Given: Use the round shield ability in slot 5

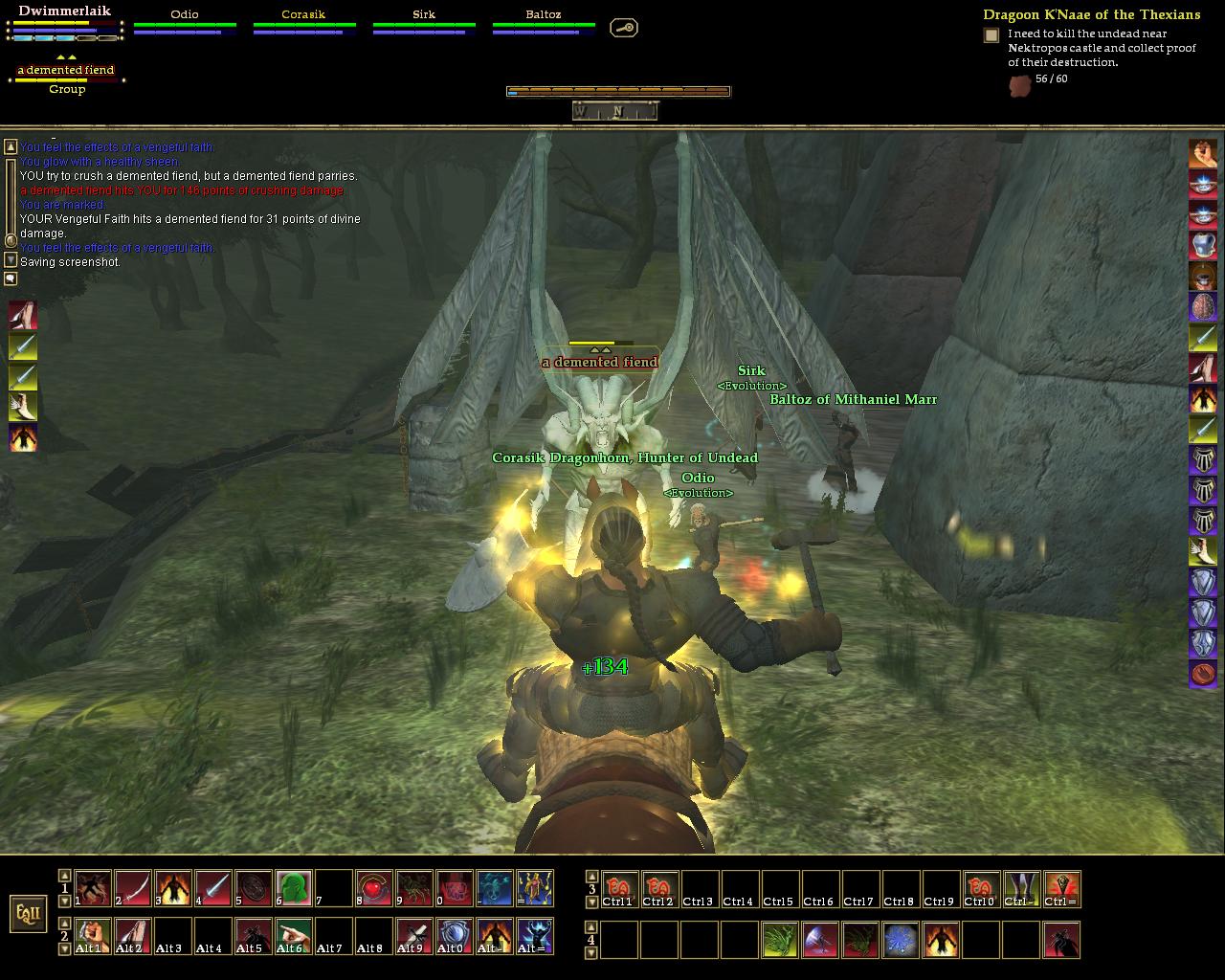Looking at the screenshot, I should [x=254, y=888].
